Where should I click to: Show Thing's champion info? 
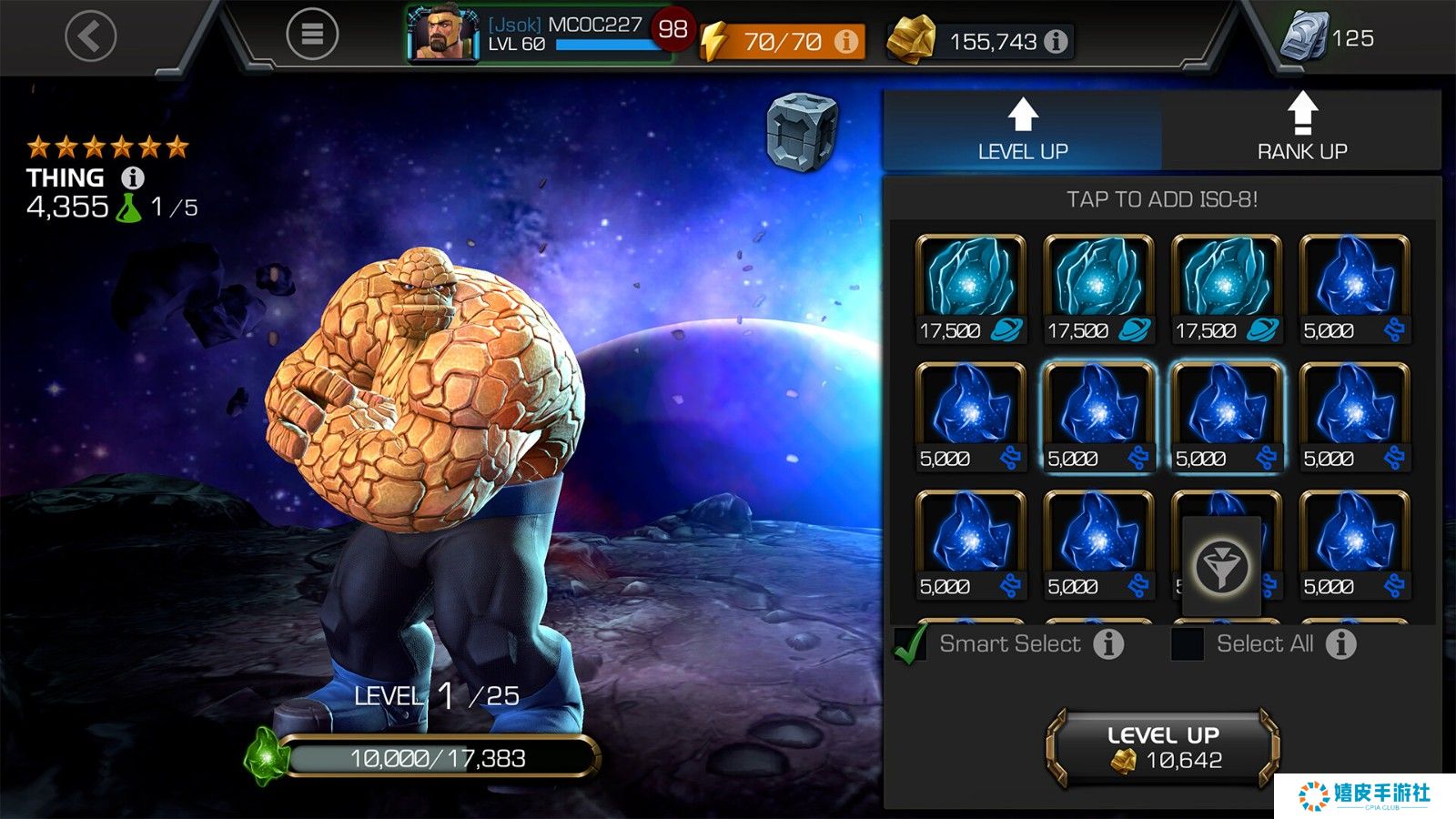133,177
